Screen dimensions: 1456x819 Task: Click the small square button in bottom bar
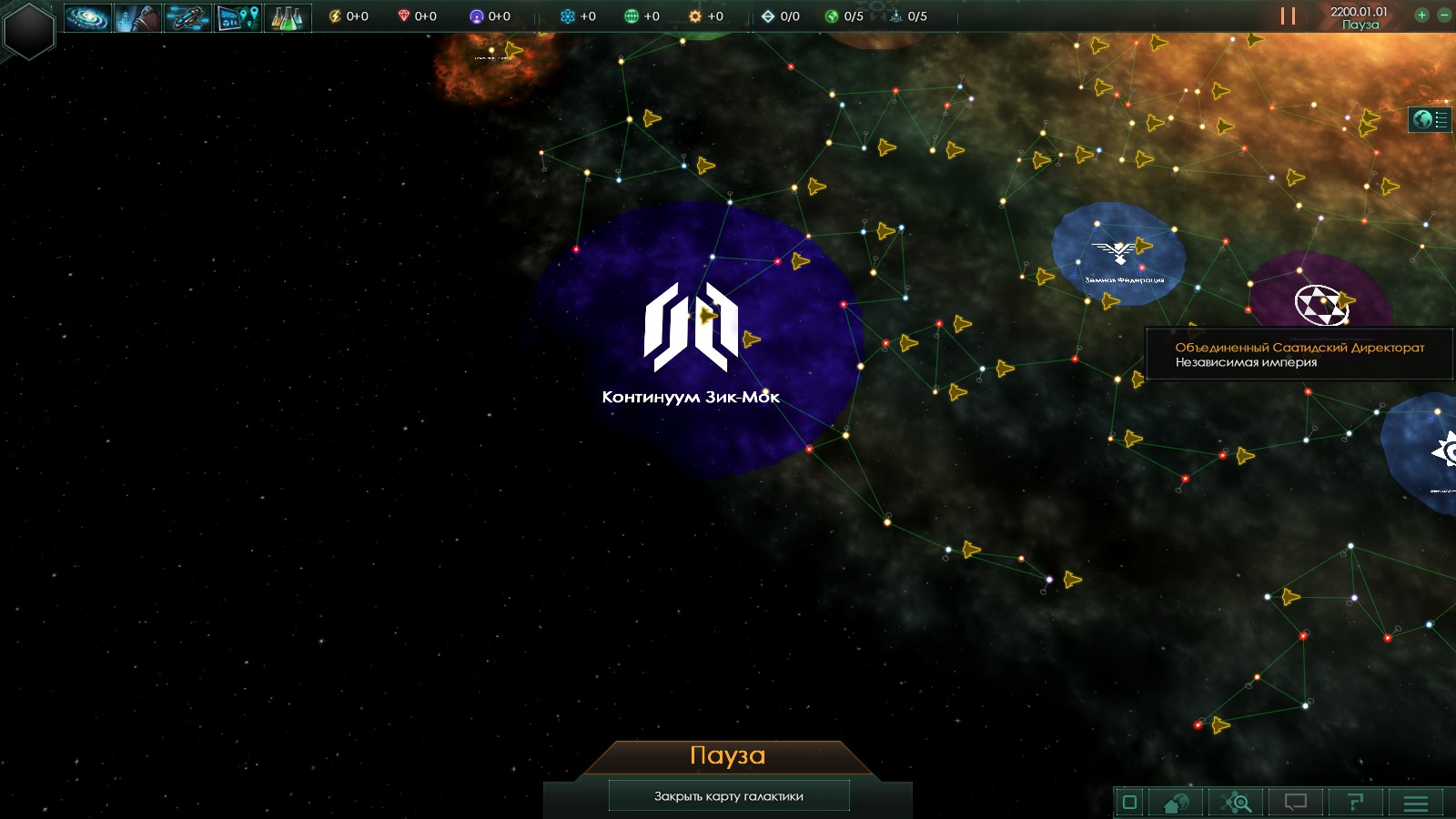coord(1129,802)
